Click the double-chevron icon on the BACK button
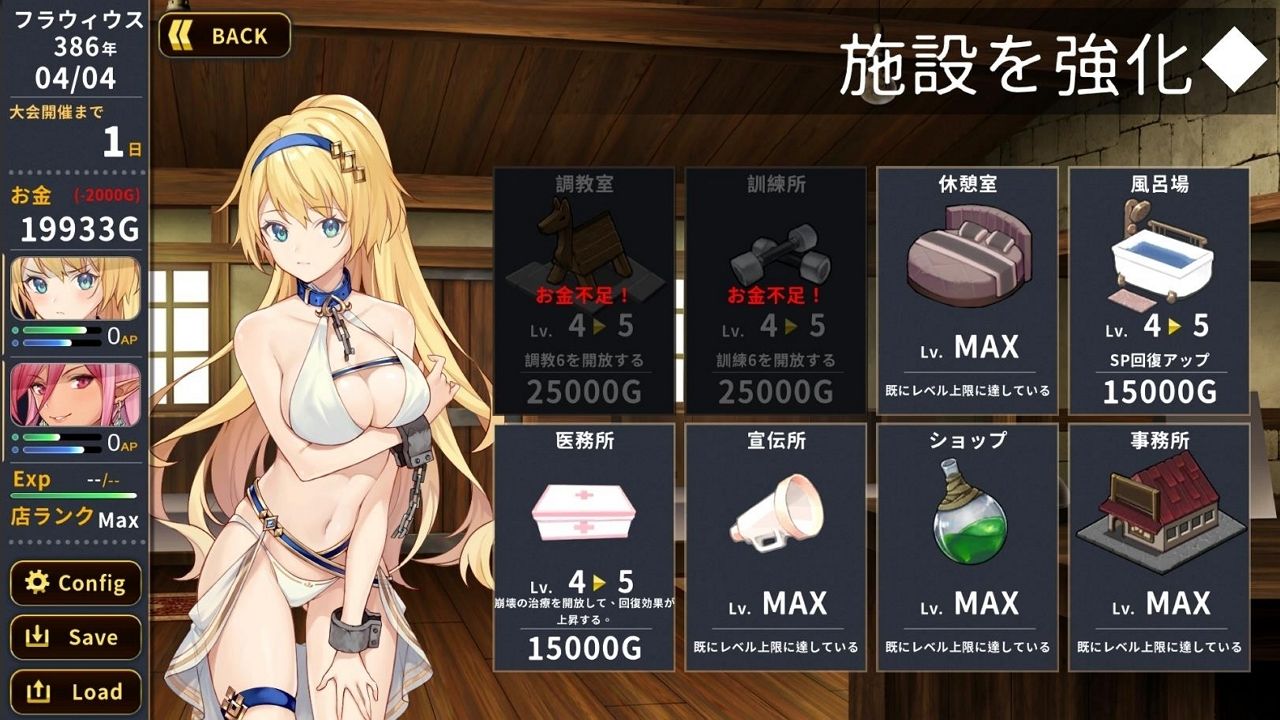 tap(183, 36)
